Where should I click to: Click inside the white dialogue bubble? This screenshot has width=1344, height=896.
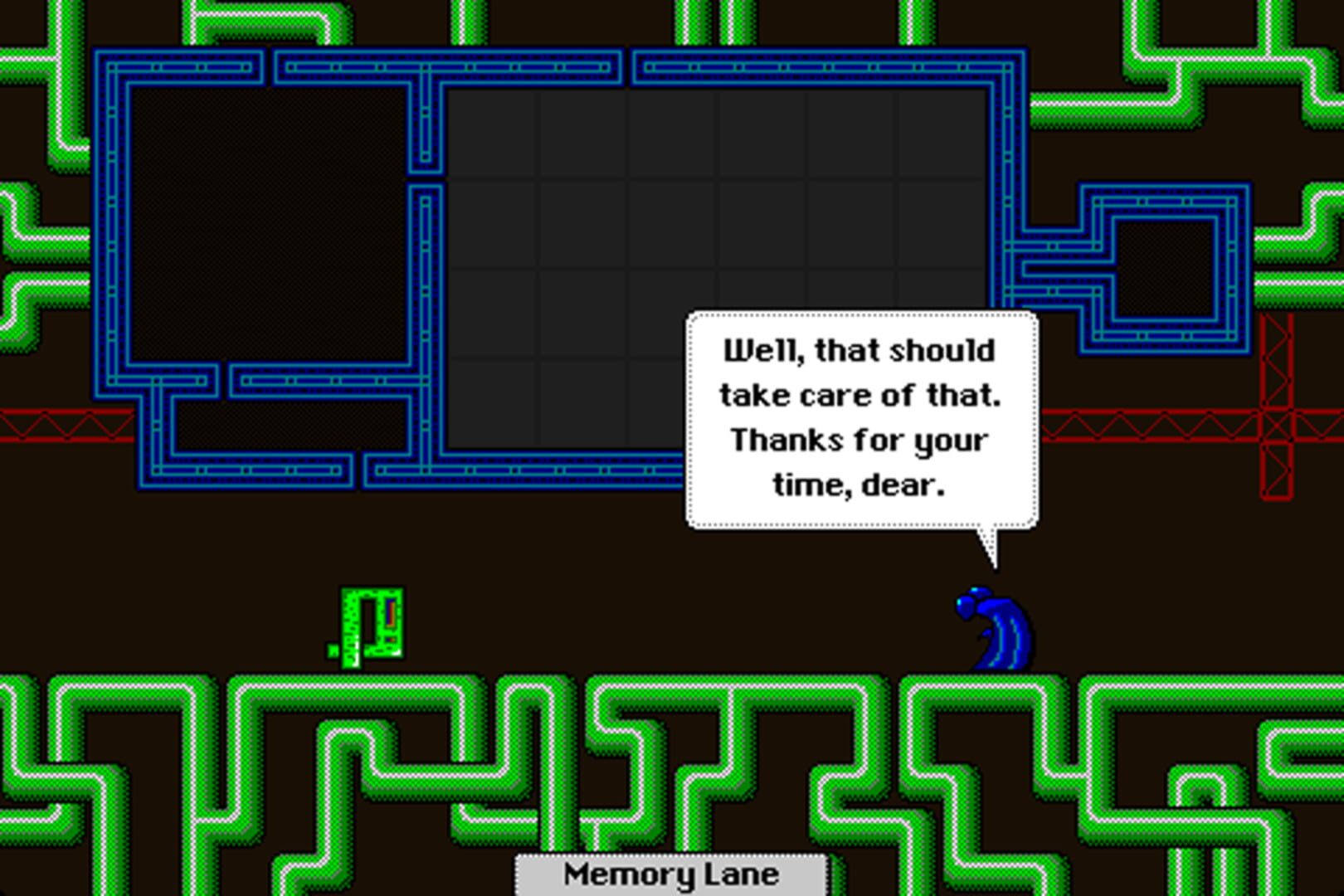(x=861, y=415)
